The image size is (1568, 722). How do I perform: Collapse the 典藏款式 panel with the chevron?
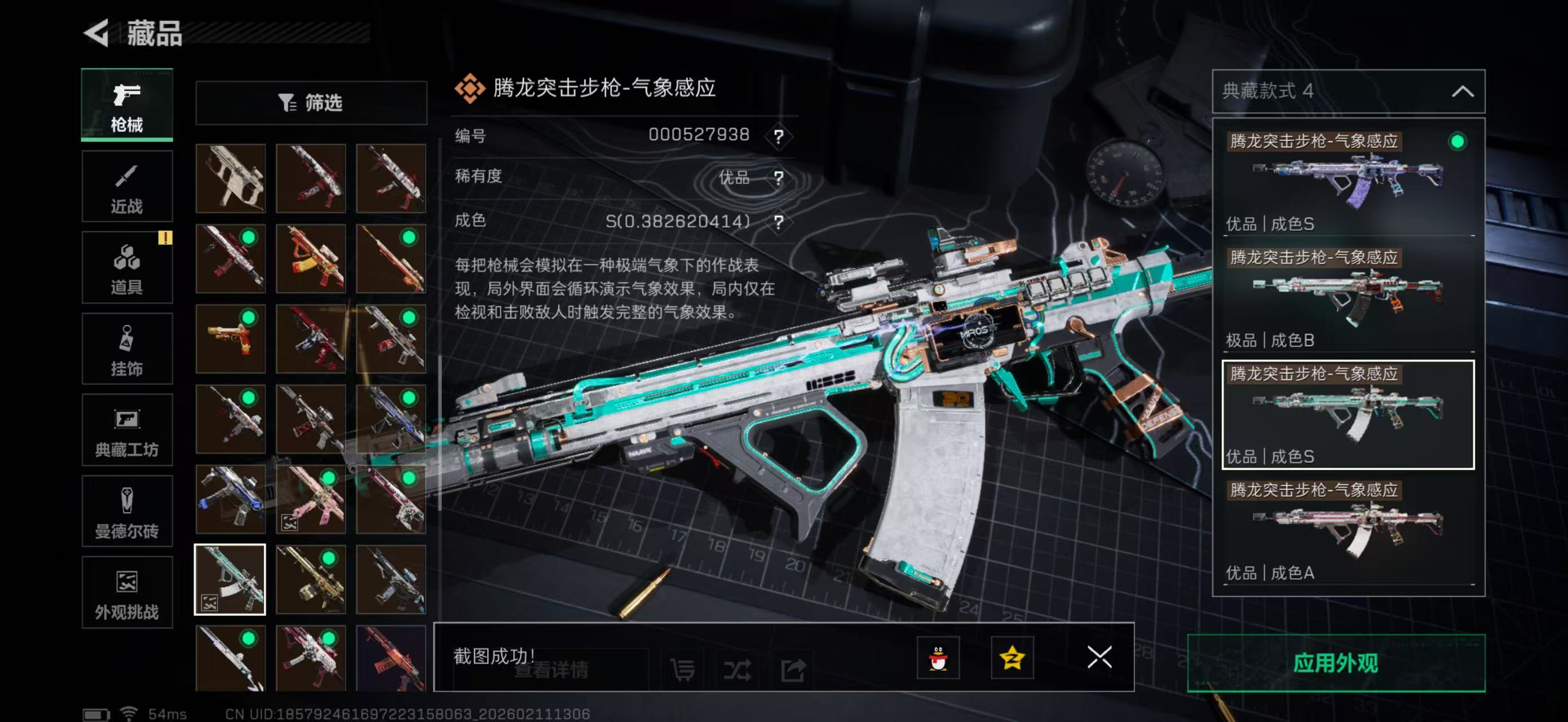(1463, 90)
